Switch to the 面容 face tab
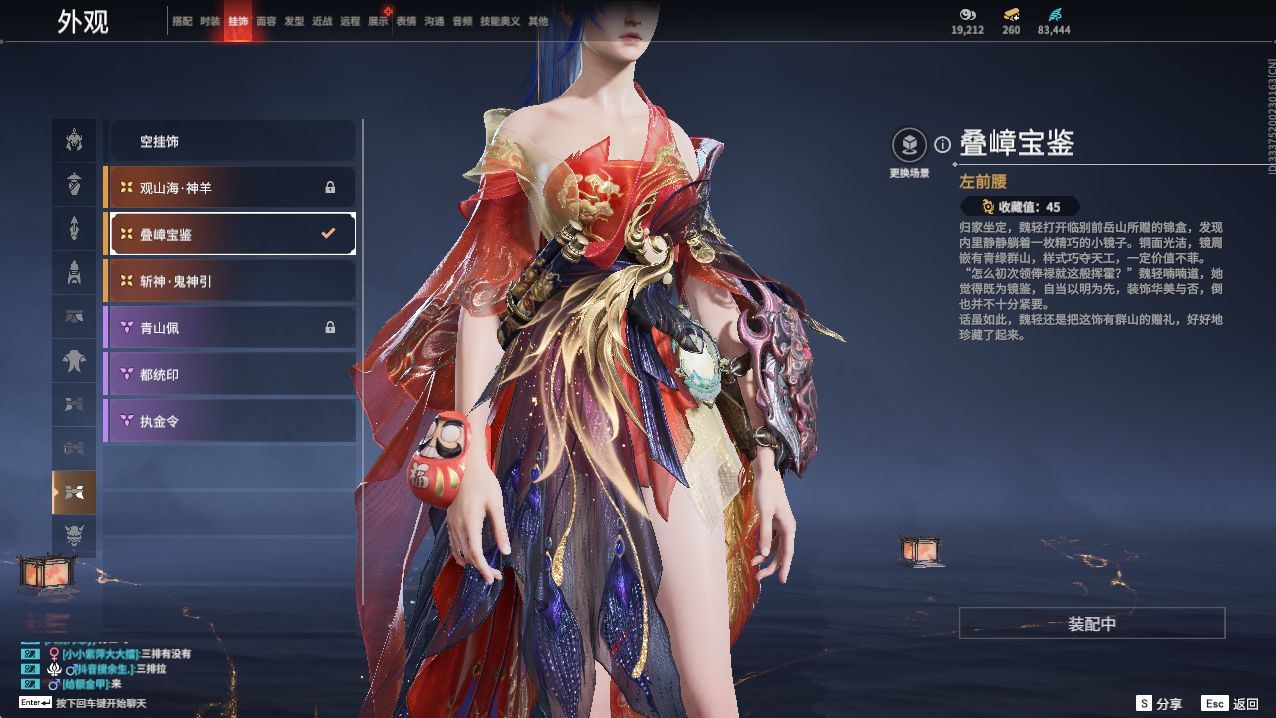1276x718 pixels. tap(266, 21)
